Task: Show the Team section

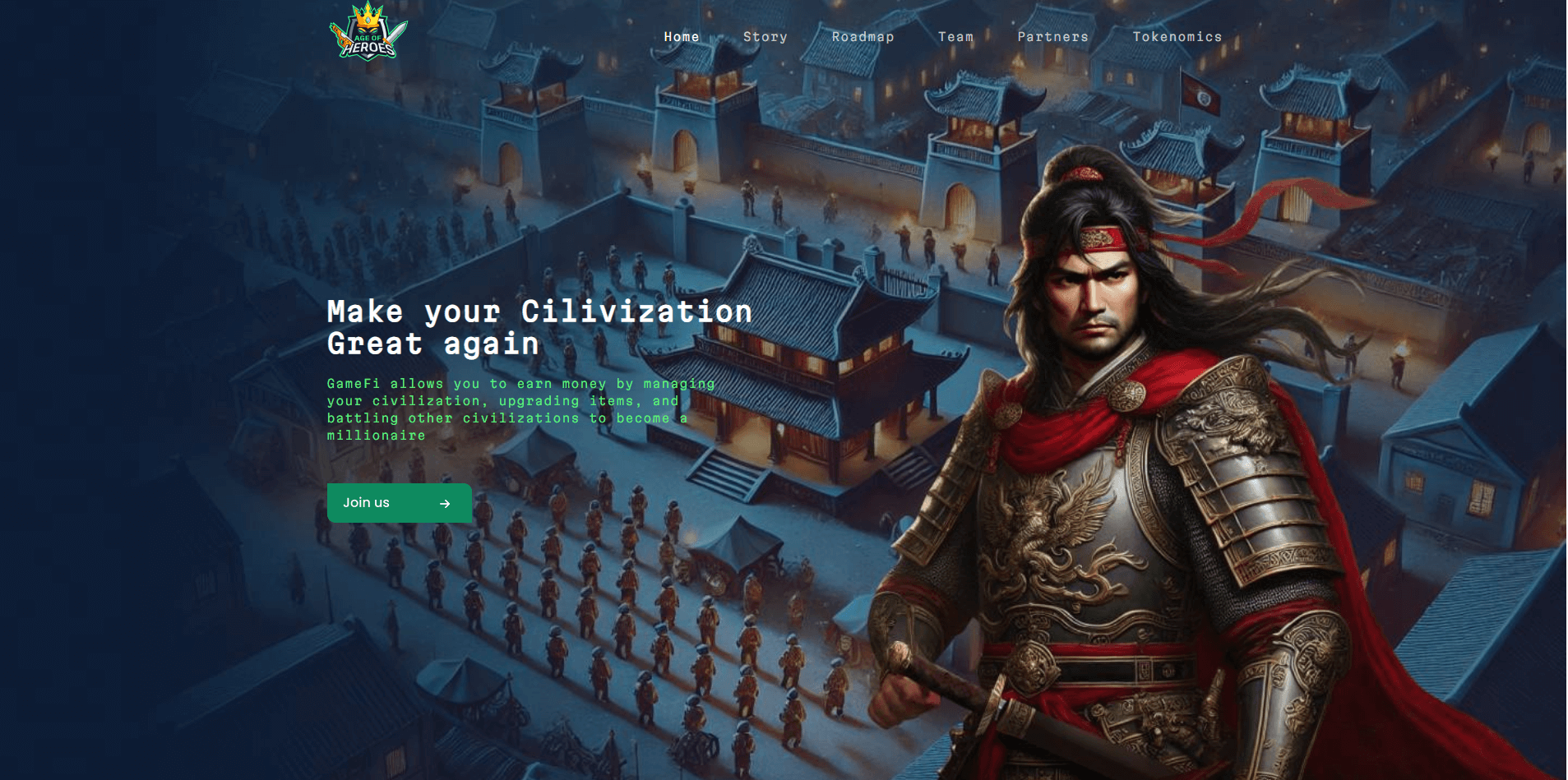Action: (x=955, y=37)
